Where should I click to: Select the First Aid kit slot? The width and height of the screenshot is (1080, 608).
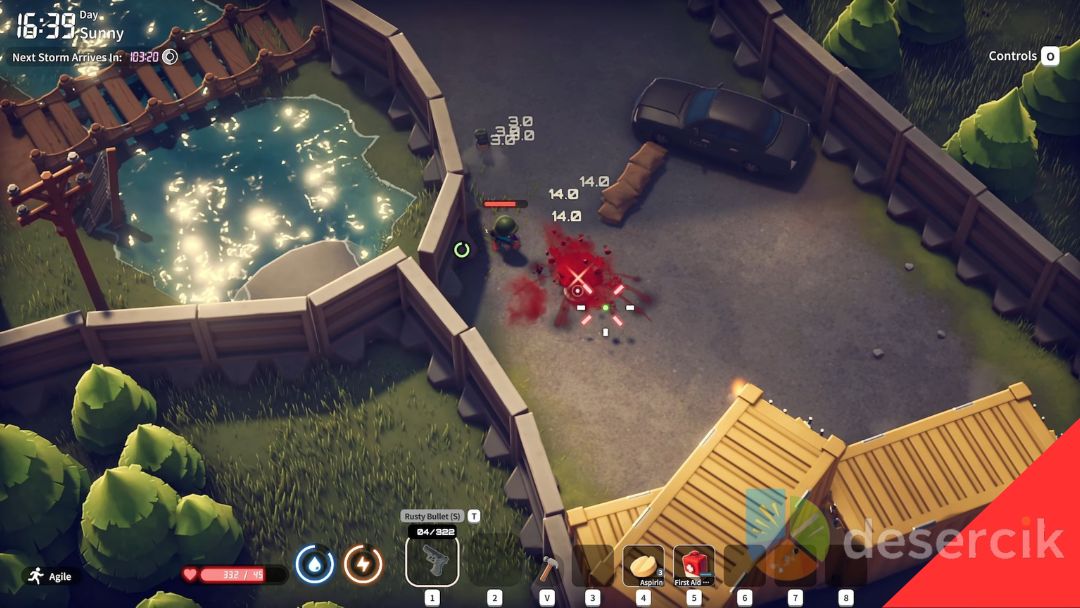click(694, 566)
